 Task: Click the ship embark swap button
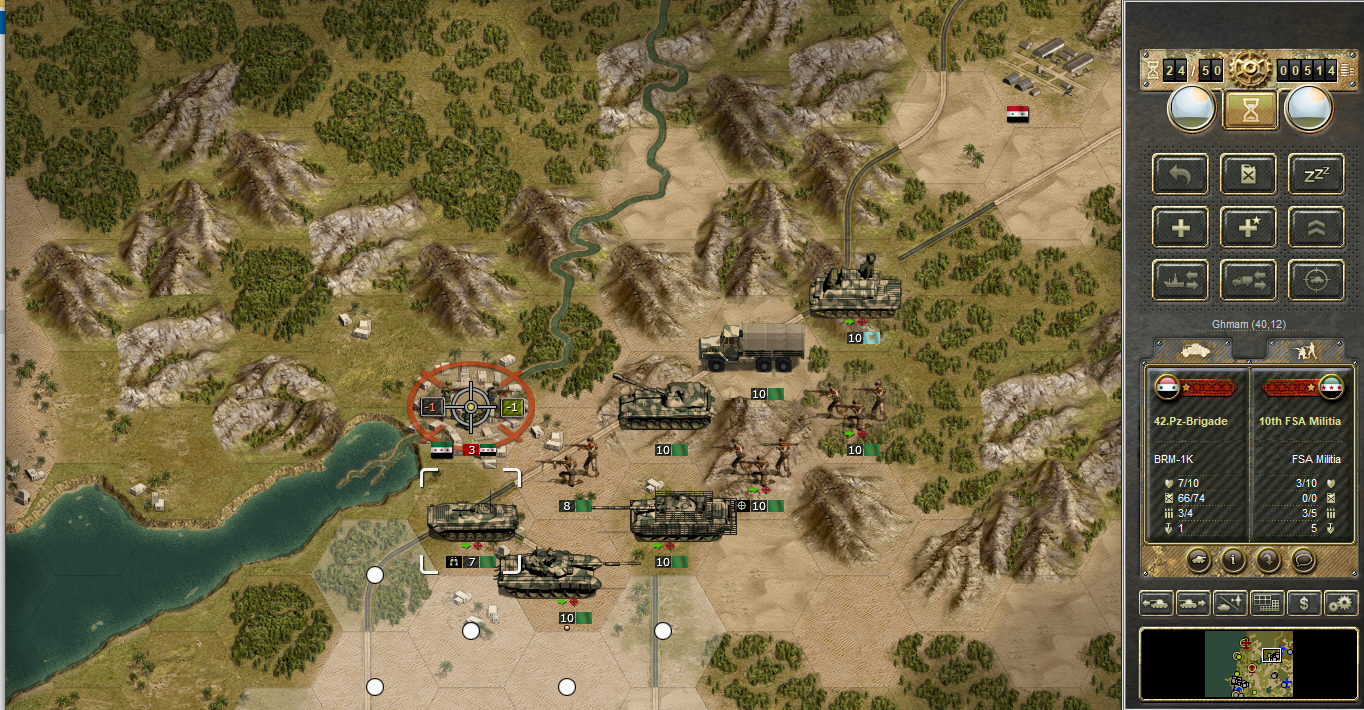pyautogui.click(x=1181, y=281)
